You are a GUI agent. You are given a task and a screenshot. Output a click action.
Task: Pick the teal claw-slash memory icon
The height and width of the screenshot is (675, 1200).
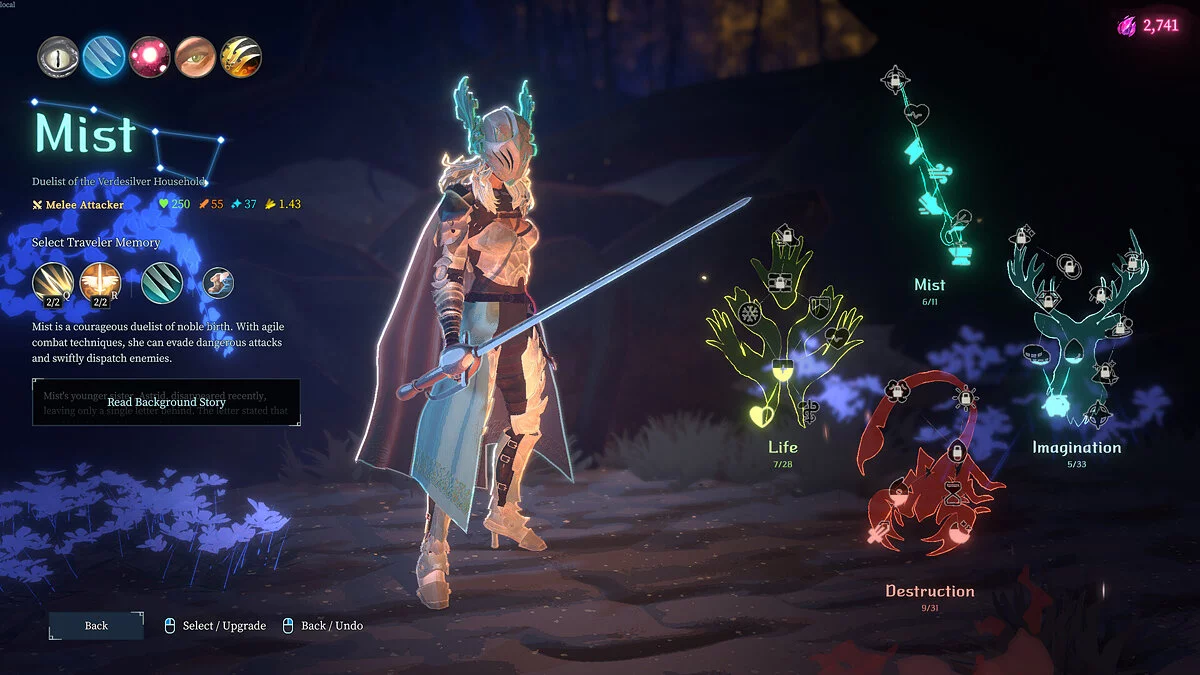coord(161,282)
